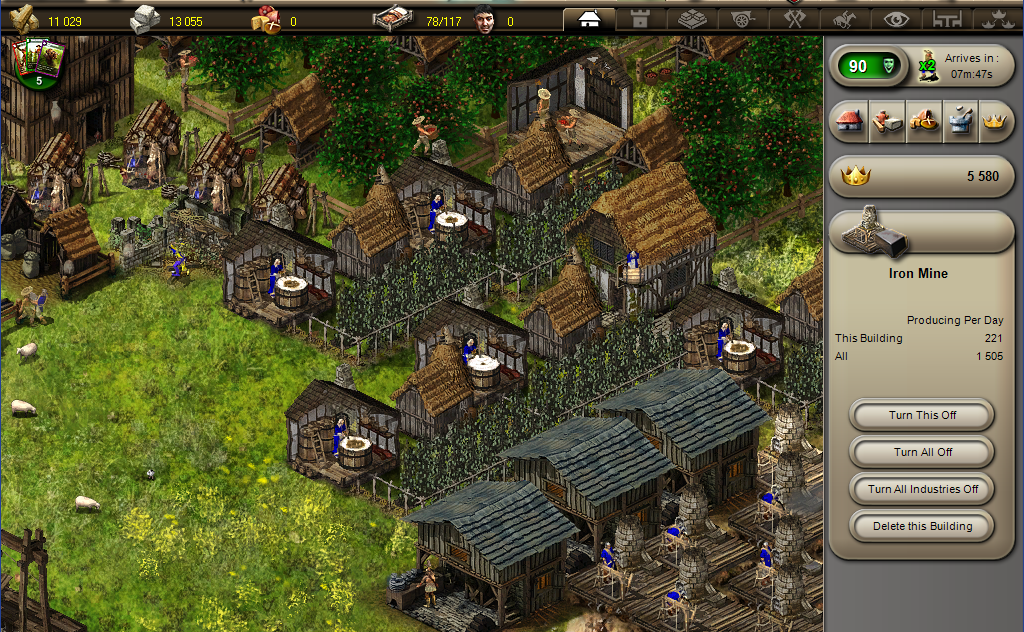Select Turn All Industries Off
This screenshot has width=1024, height=632.
(921, 489)
